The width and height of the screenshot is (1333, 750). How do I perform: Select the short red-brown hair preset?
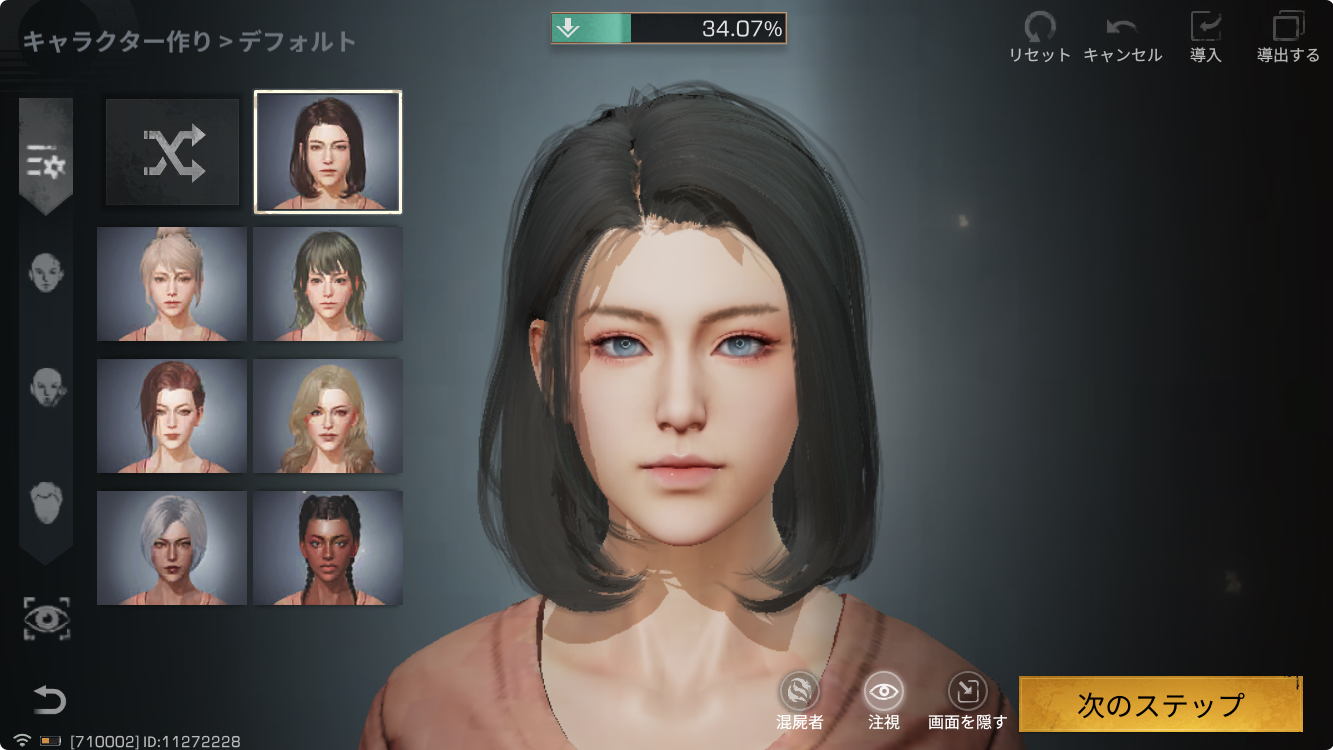pyautogui.click(x=172, y=416)
